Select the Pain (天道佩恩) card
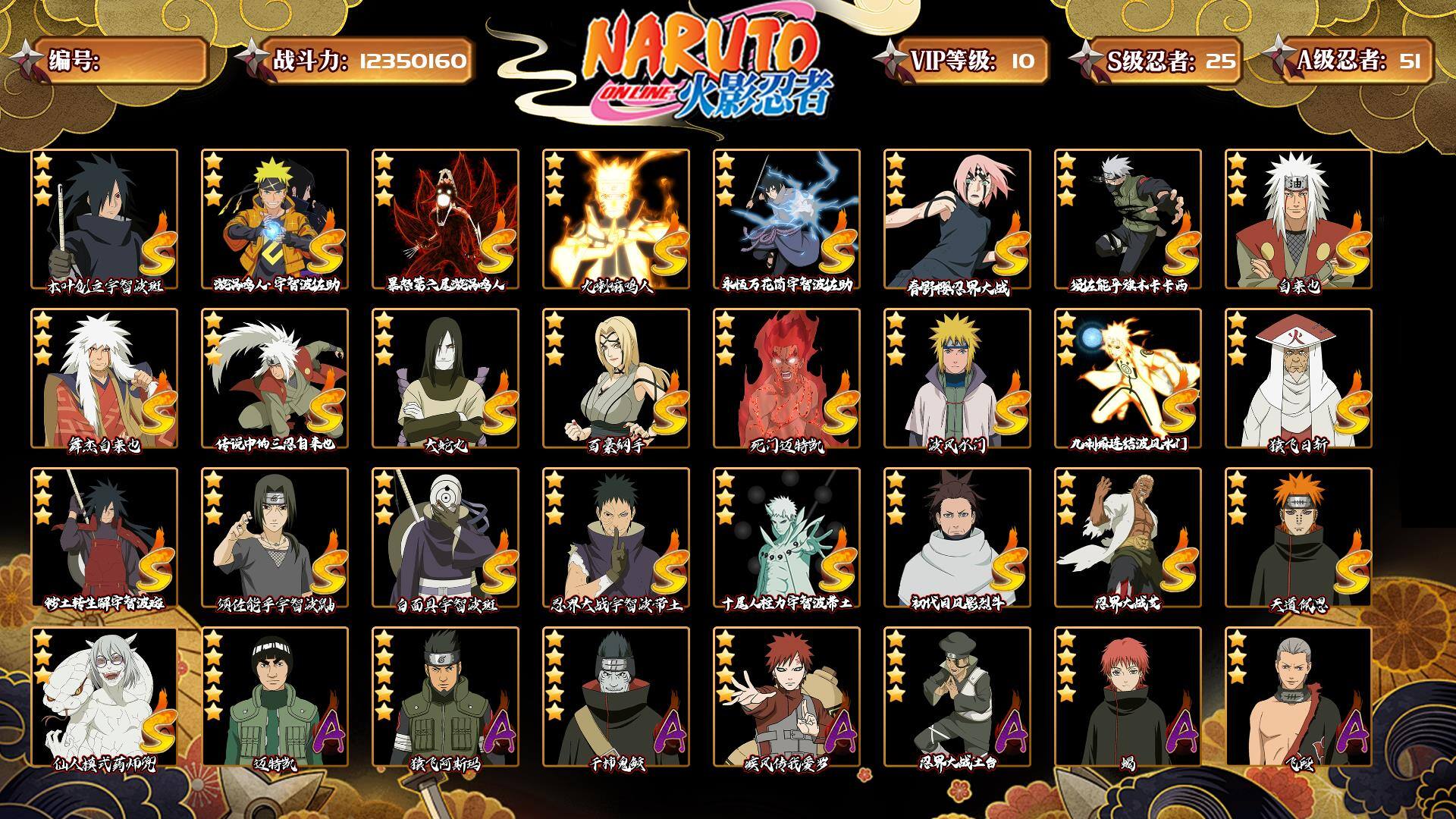This screenshot has width=1456, height=819. point(1298,538)
